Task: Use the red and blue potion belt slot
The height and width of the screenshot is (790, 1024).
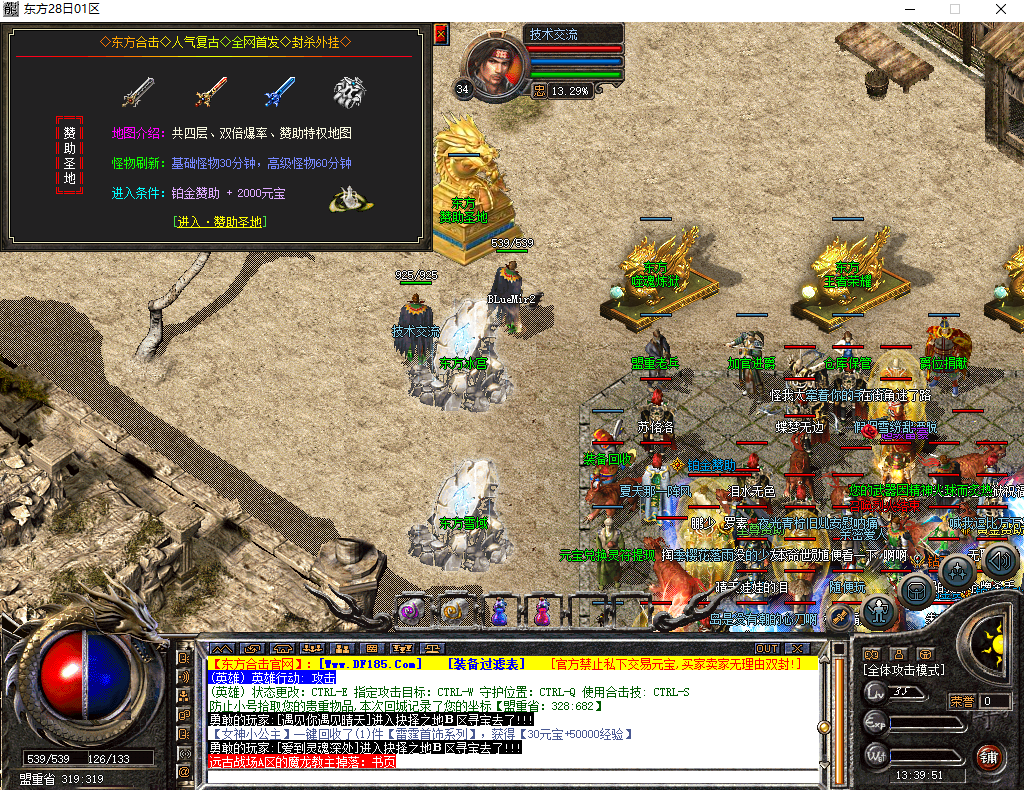Action: point(541,609)
